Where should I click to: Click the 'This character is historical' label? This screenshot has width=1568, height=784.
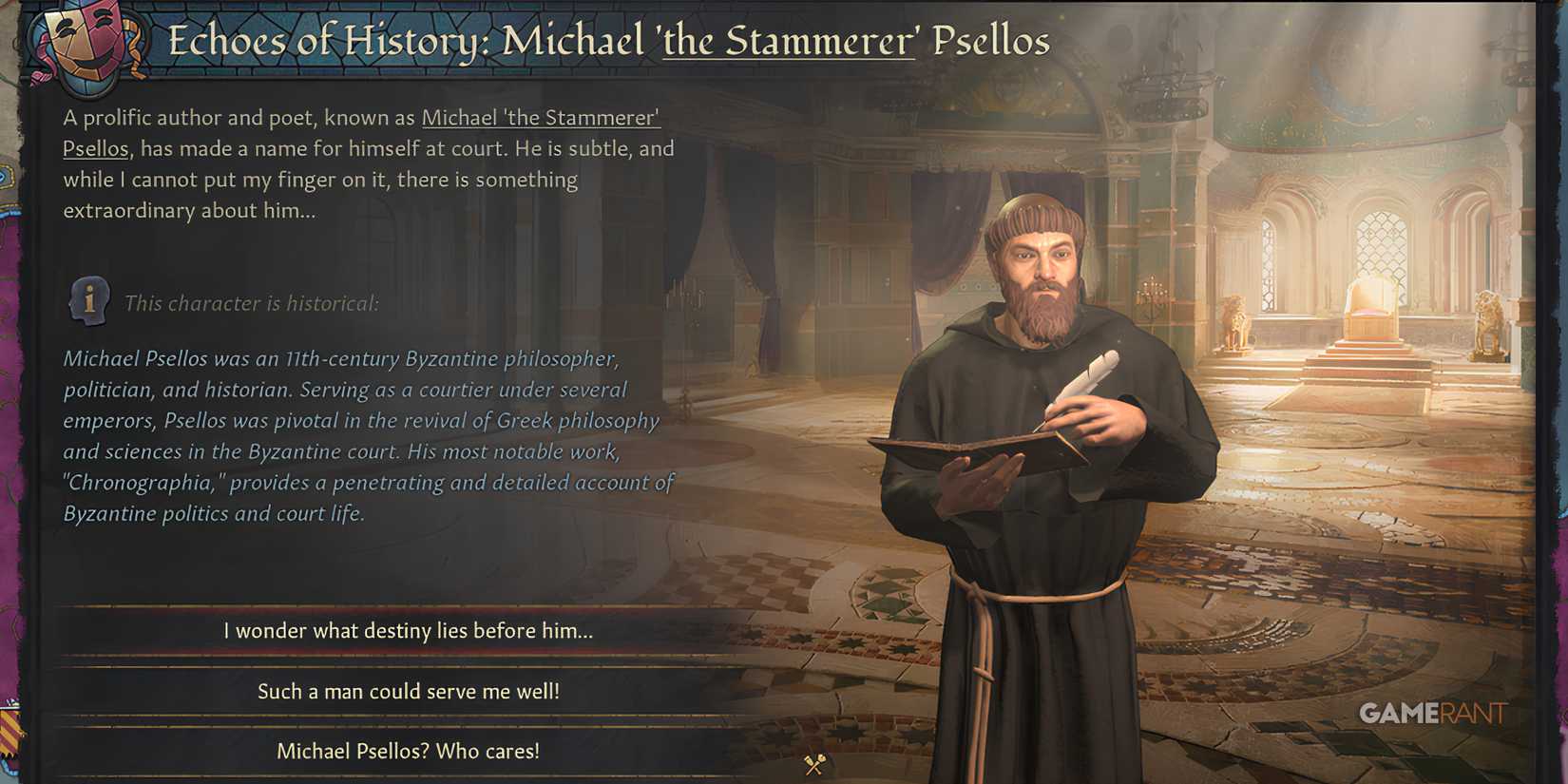(252, 302)
